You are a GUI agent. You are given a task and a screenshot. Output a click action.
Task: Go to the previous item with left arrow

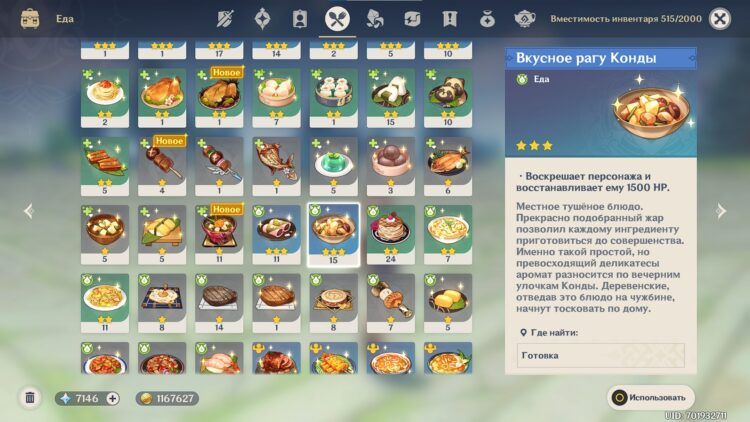click(28, 211)
